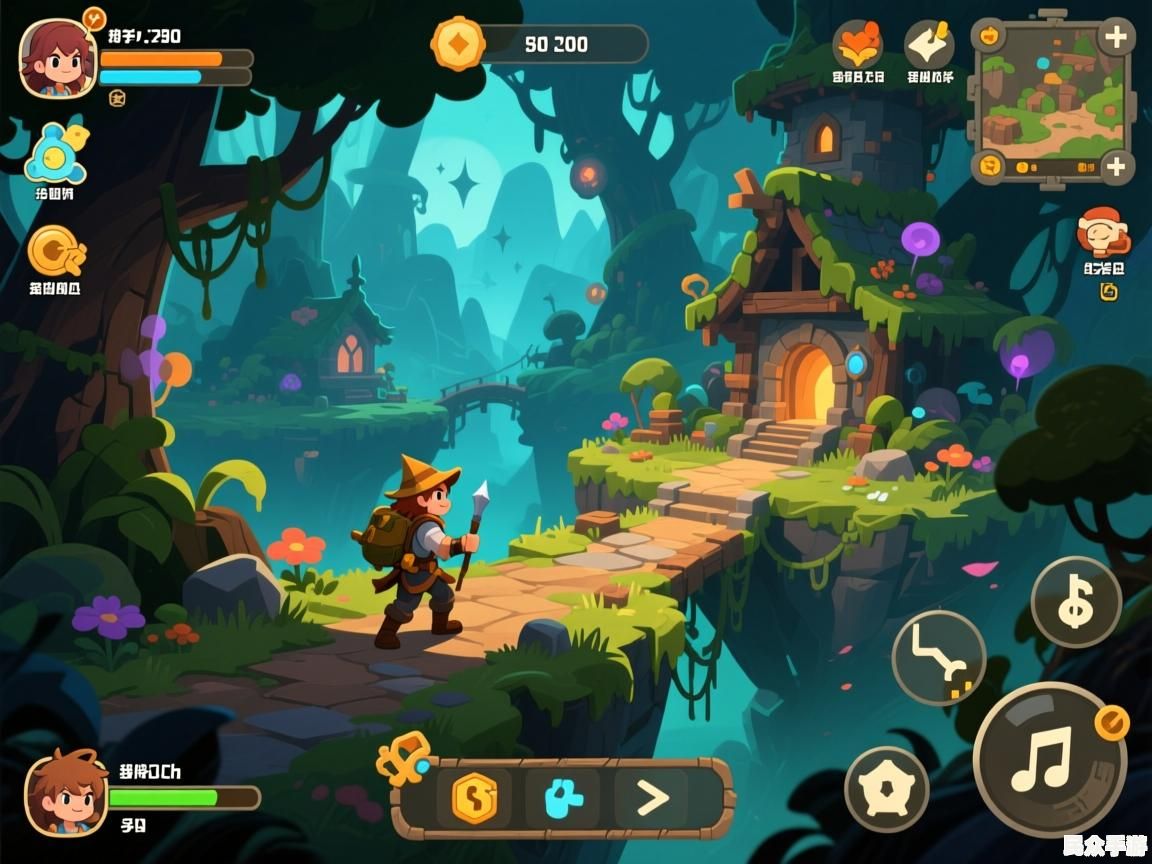Tap the small yellow icon under mushroom character
Image resolution: width=1152 pixels, height=864 pixels.
coord(1107,292)
